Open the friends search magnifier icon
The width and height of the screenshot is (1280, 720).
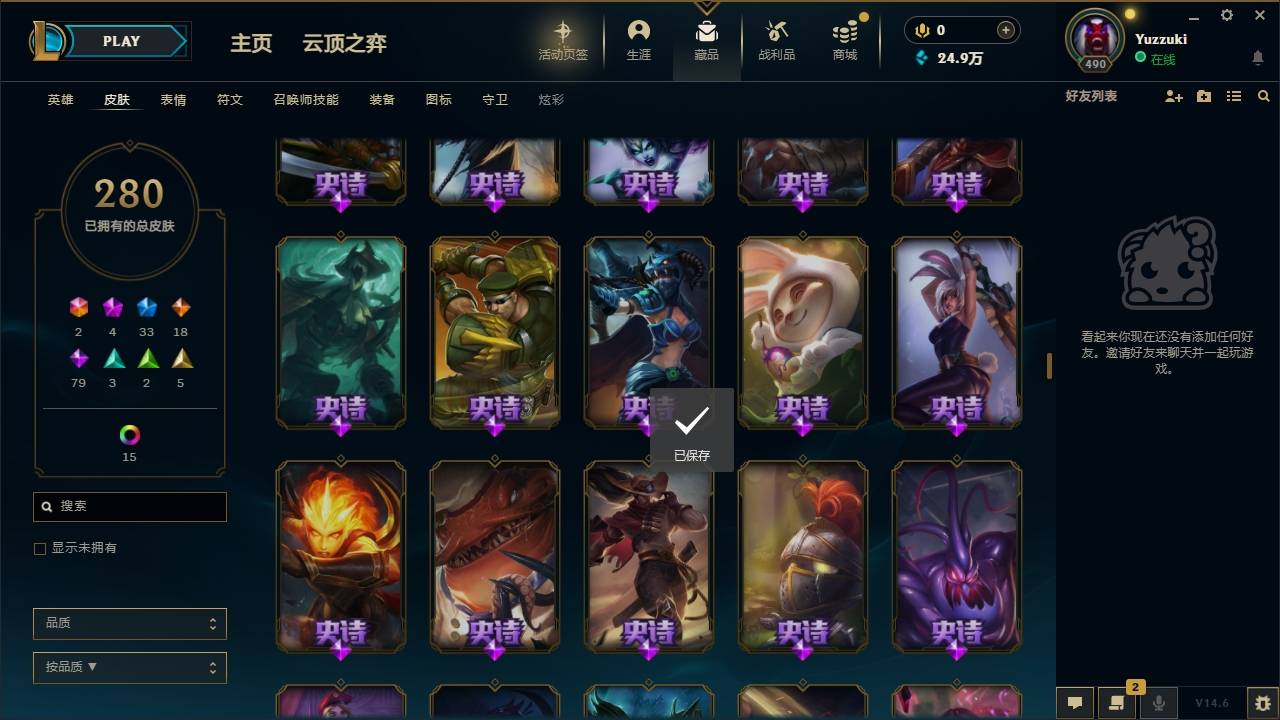(1264, 96)
